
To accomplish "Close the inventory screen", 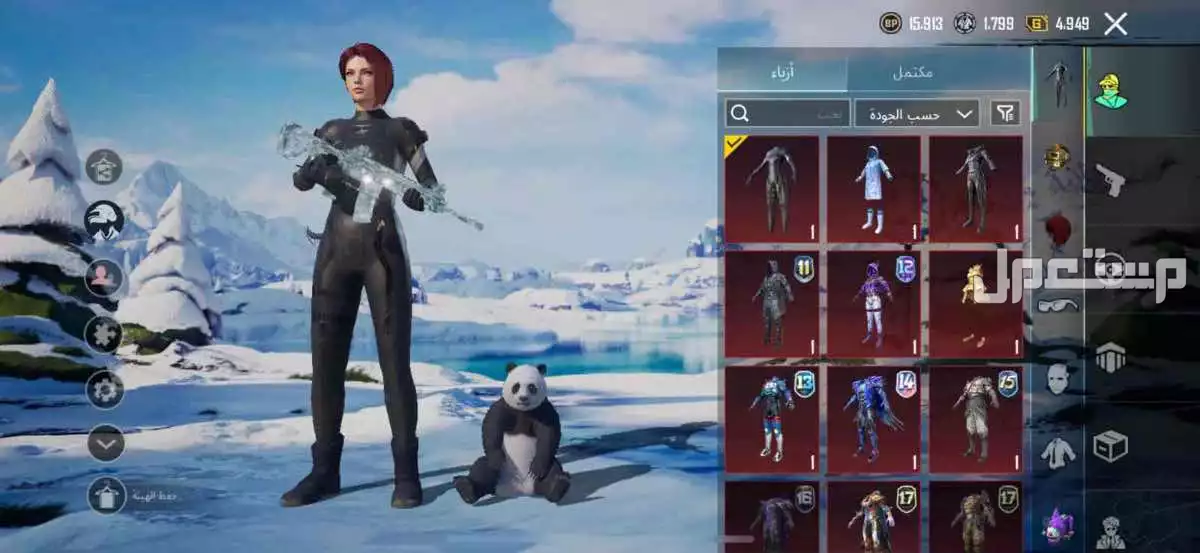I will point(1116,25).
